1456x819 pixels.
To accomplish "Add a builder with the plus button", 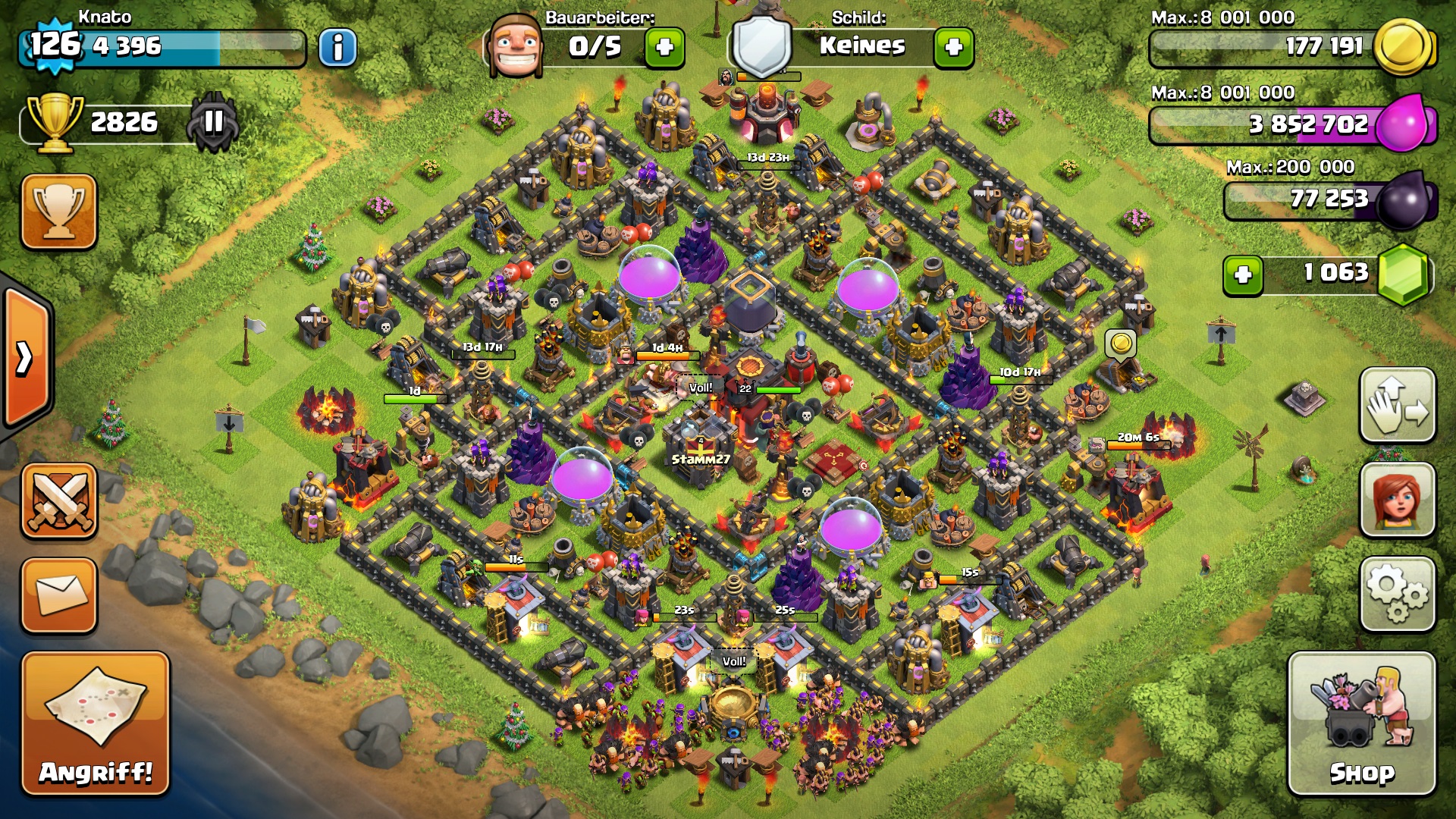I will pyautogui.click(x=664, y=48).
